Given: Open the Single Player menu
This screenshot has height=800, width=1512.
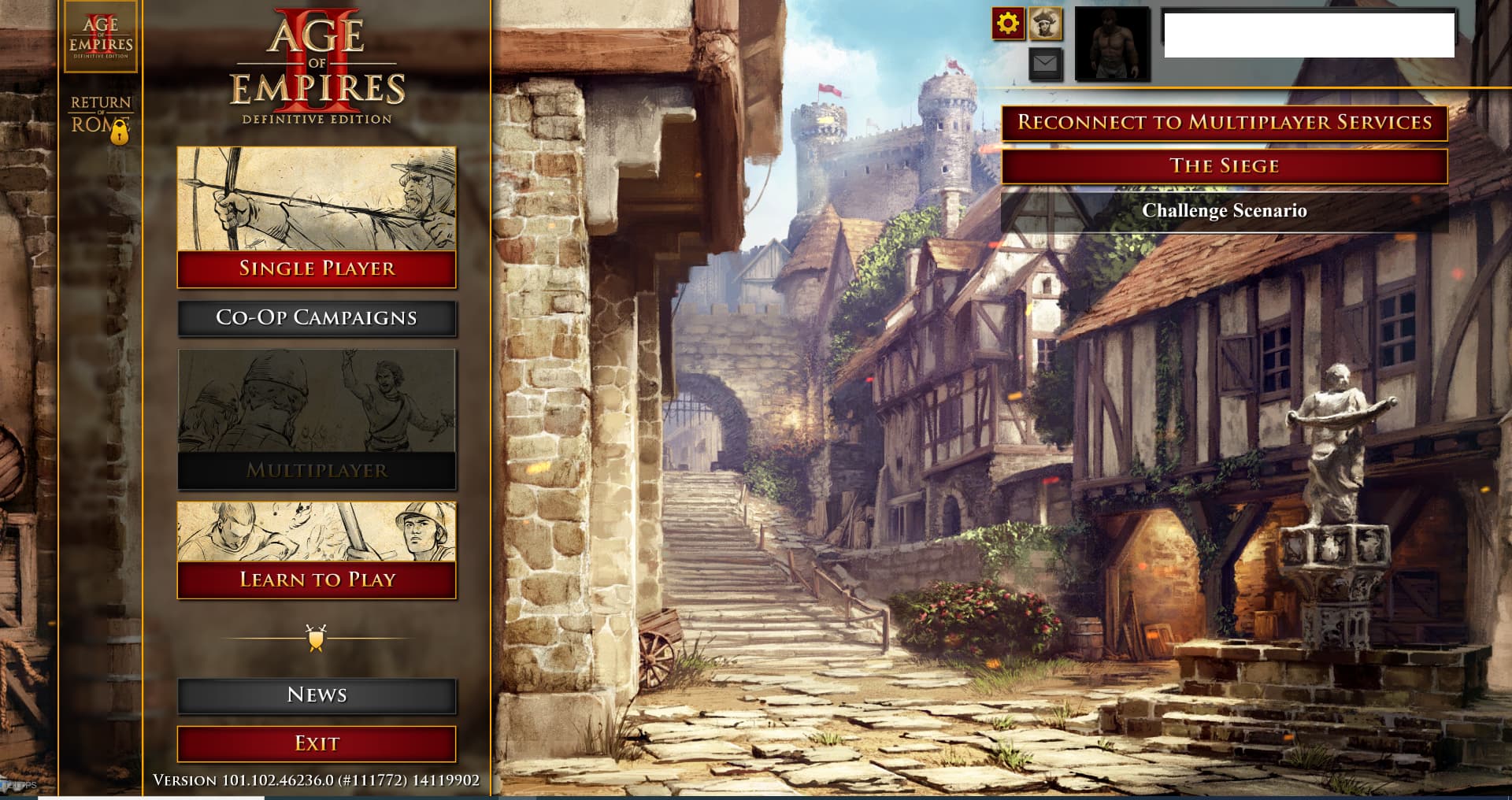Looking at the screenshot, I should pos(317,269).
